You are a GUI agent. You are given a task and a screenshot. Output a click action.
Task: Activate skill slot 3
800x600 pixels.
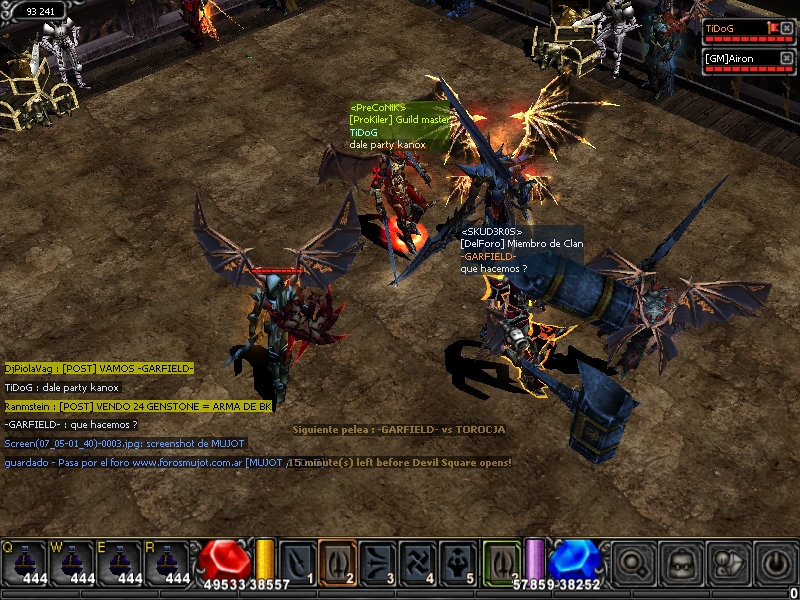click(x=378, y=561)
